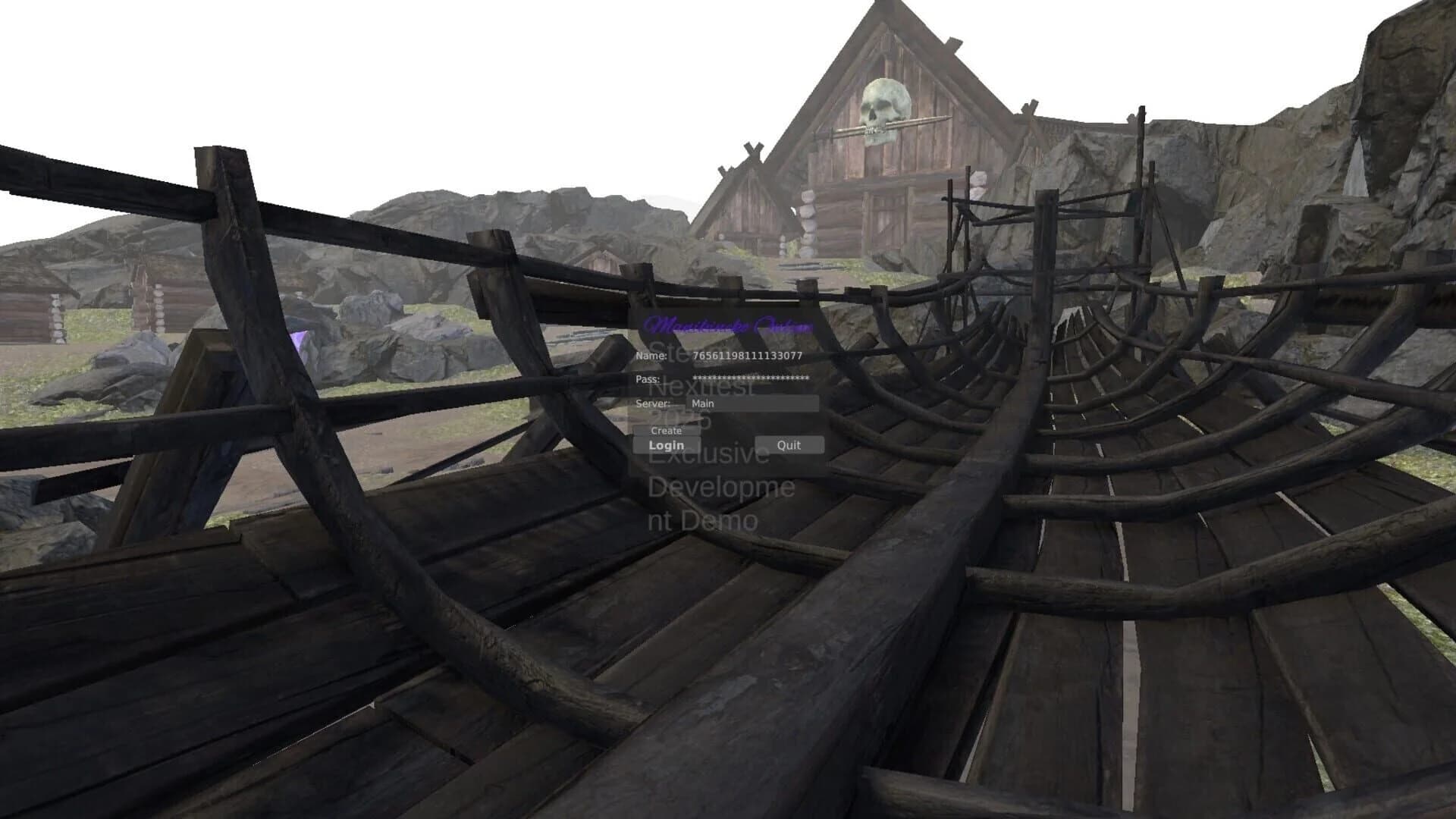Click the Login button
This screenshot has height=819, width=1456.
(x=667, y=444)
